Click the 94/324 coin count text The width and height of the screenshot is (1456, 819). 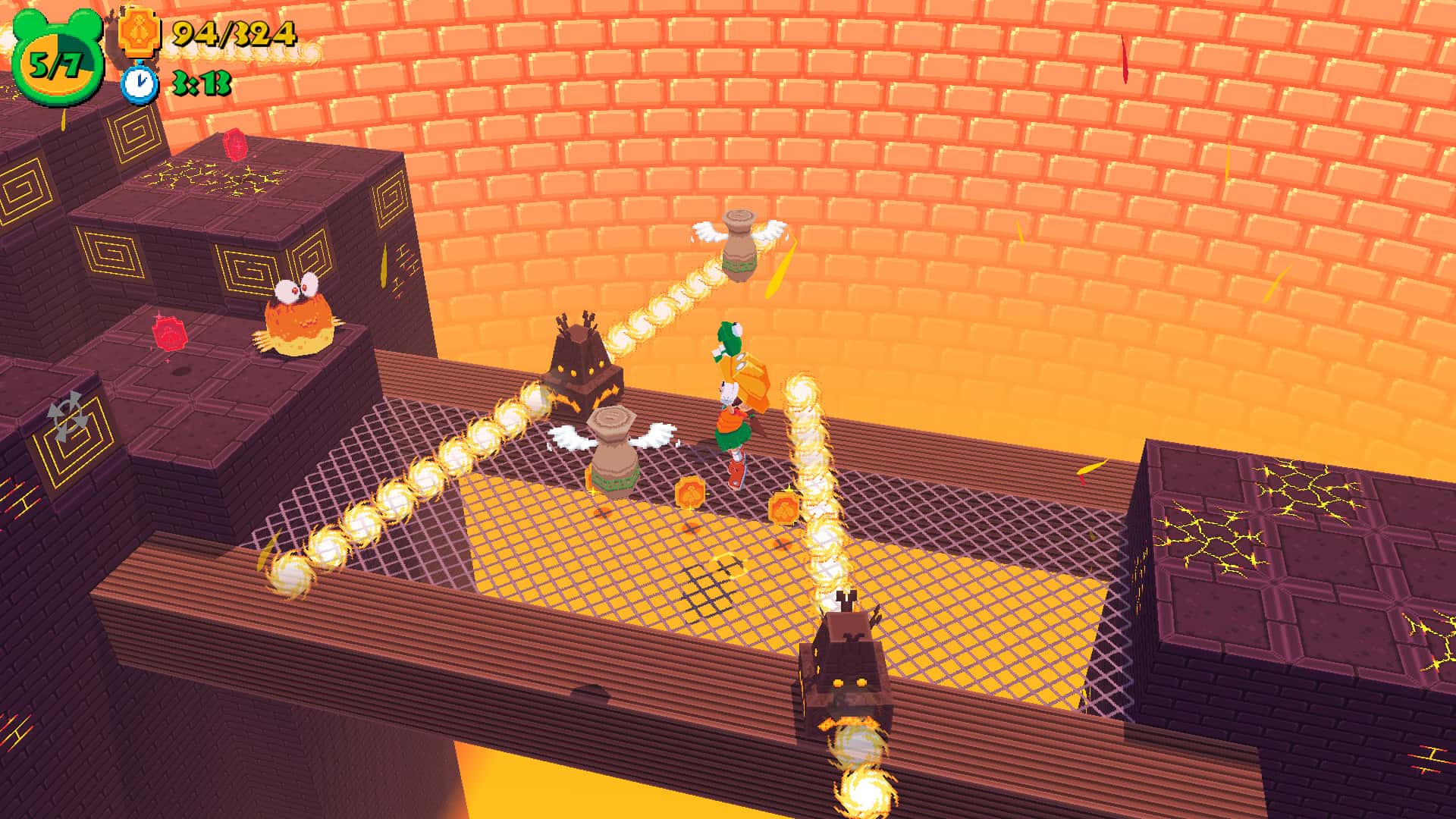pos(235,34)
